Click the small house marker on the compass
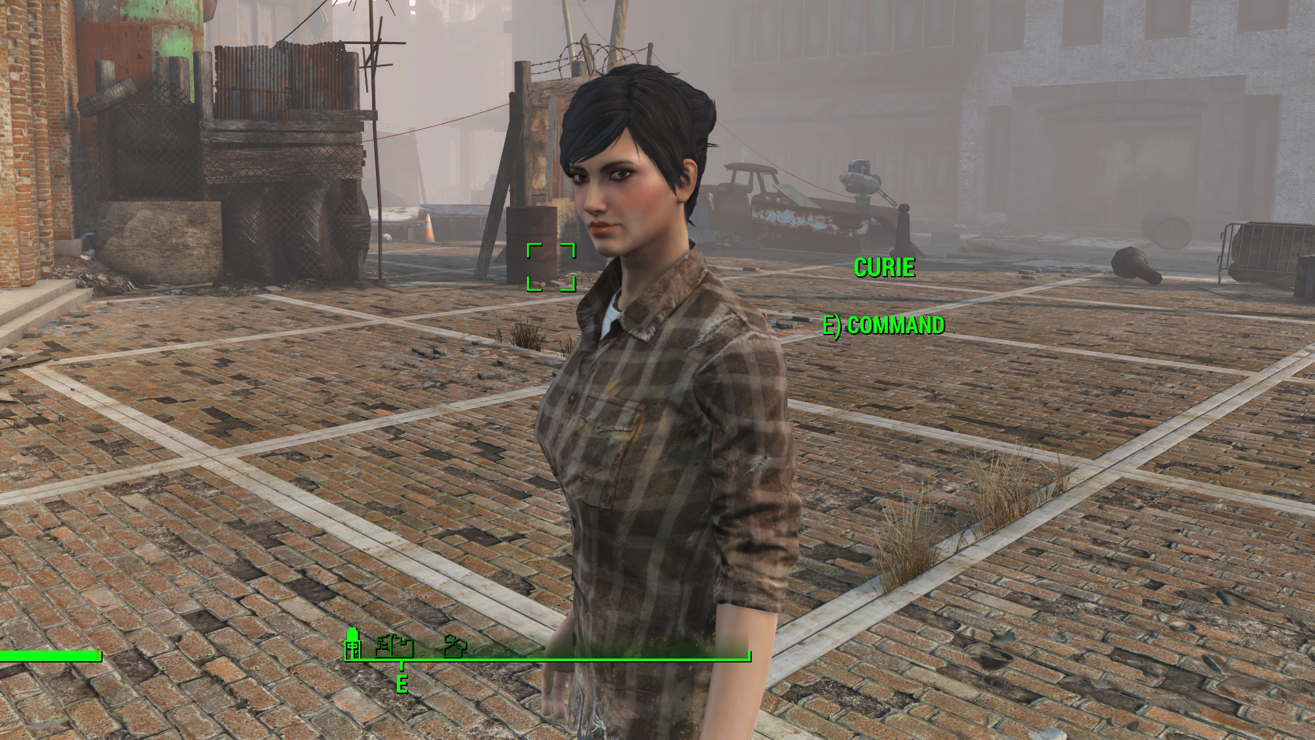This screenshot has width=1315, height=740. [x=455, y=647]
